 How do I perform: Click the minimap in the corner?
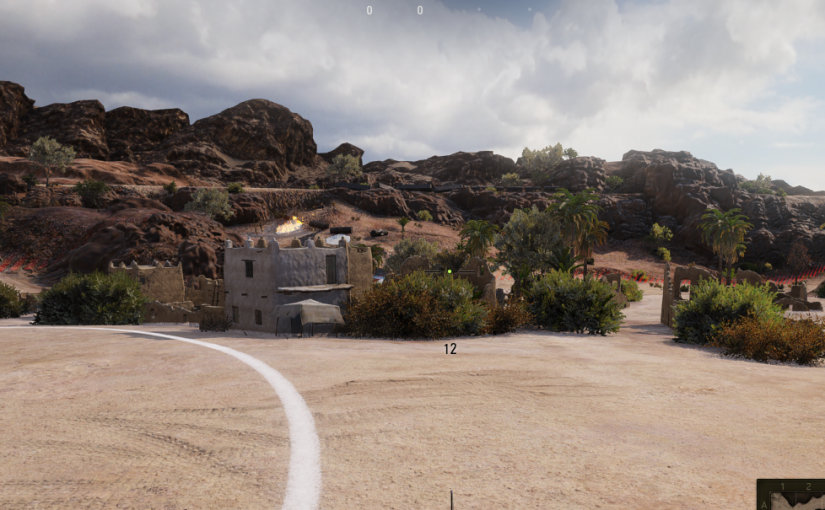pyautogui.click(x=791, y=495)
